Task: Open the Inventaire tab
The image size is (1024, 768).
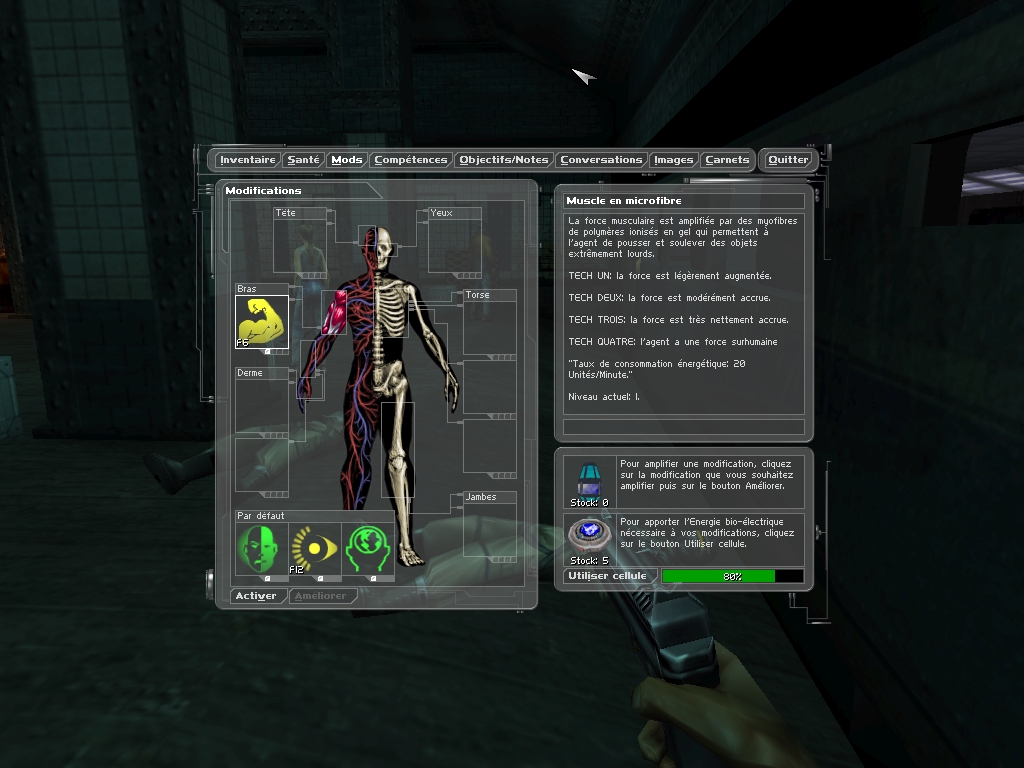Action: [247, 160]
